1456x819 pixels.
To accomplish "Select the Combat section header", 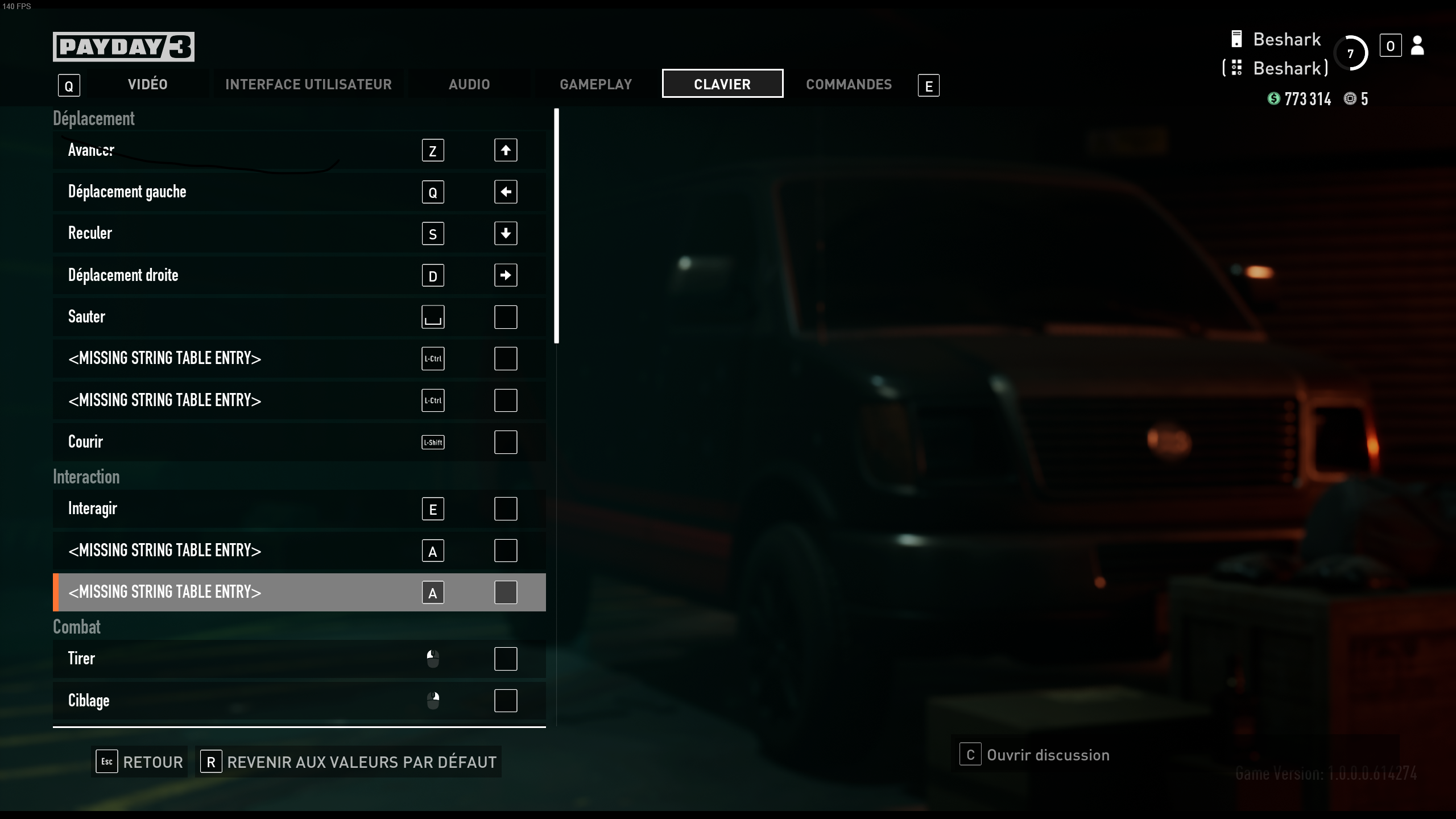I will point(77,626).
